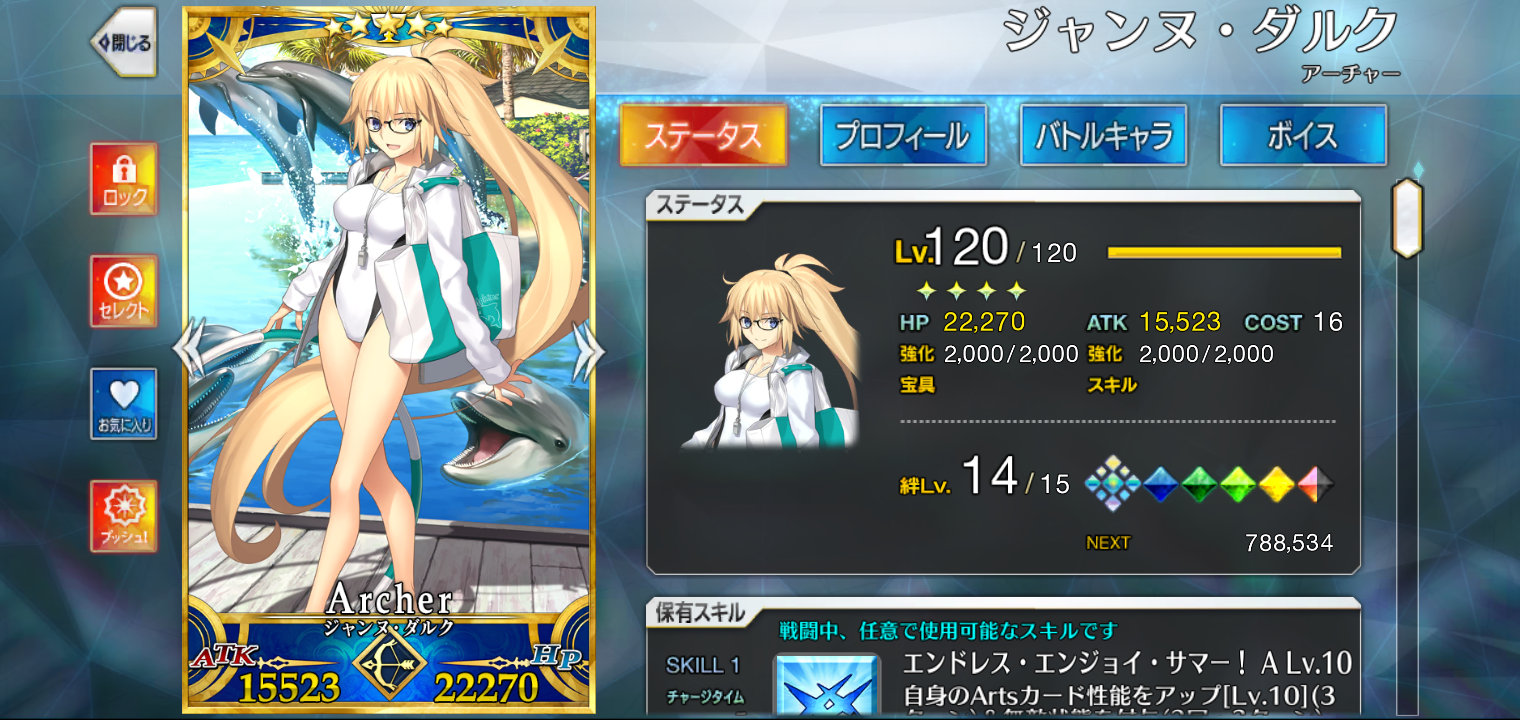Image resolution: width=1520 pixels, height=720 pixels.
Task: Click the status panel scrollbar handle
Action: [1407, 218]
